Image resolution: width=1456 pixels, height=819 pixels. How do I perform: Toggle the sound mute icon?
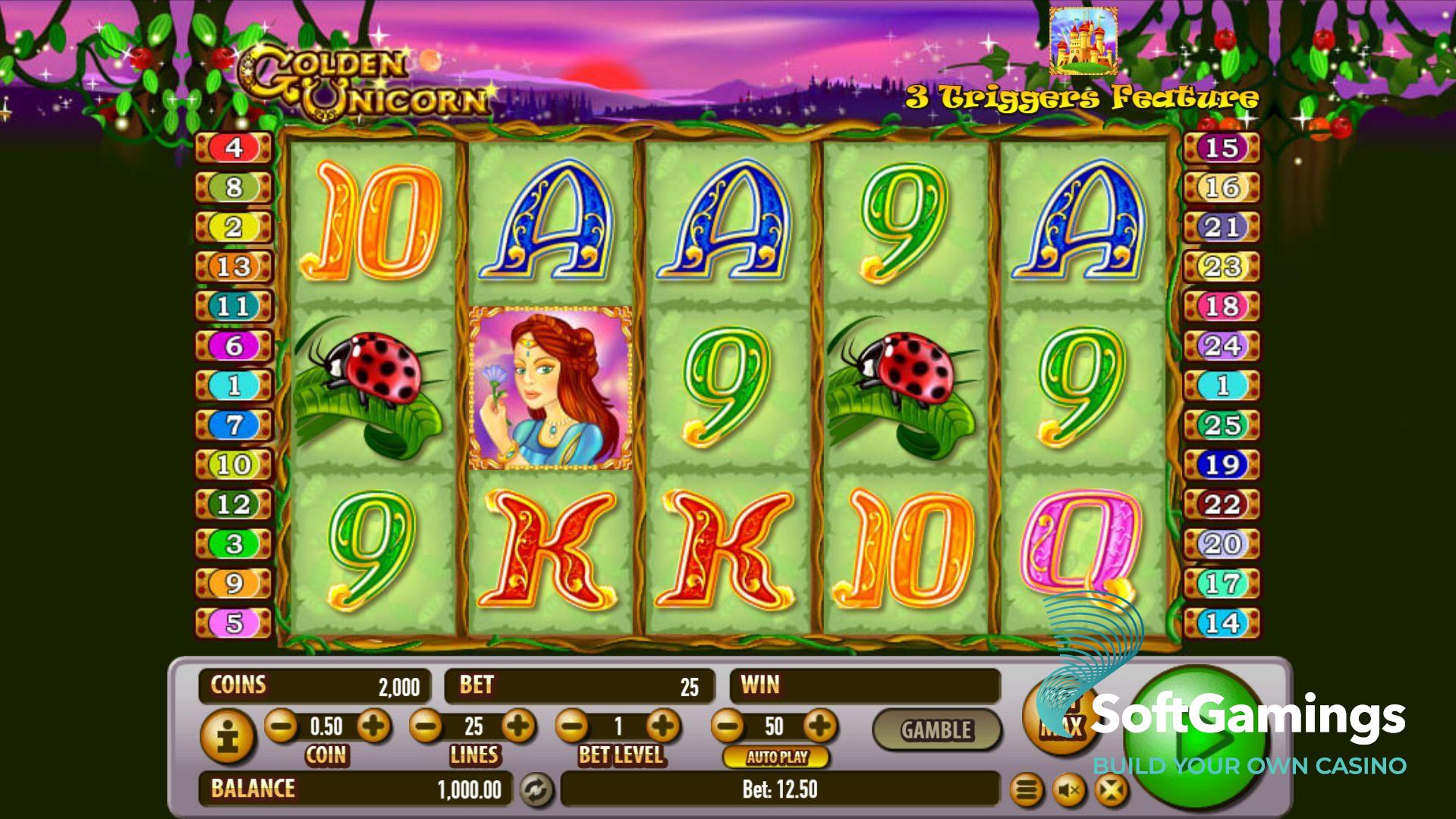click(x=1069, y=791)
